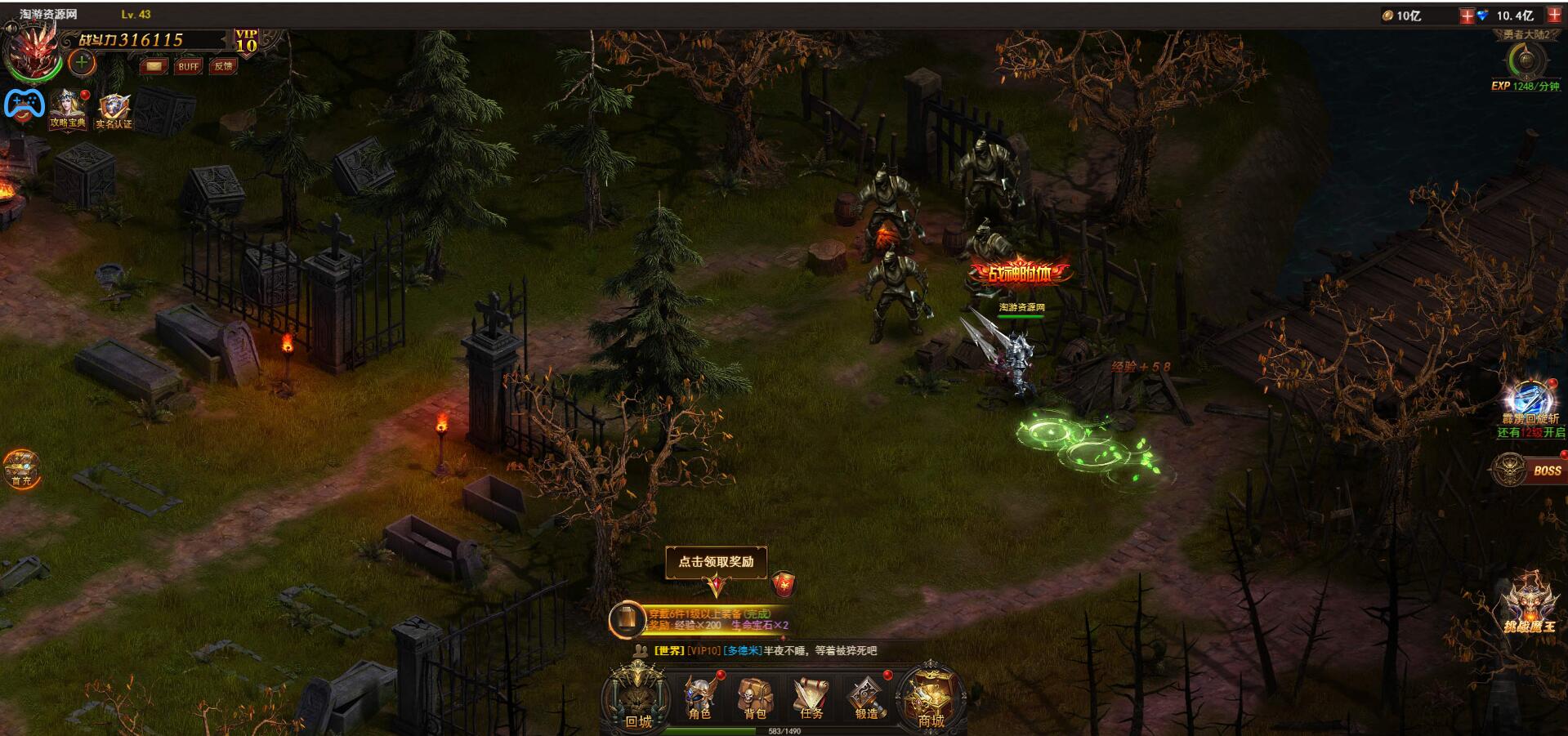Open the 任务 quest scroll
Screen dimensions: 1568x736
[x=811, y=698]
